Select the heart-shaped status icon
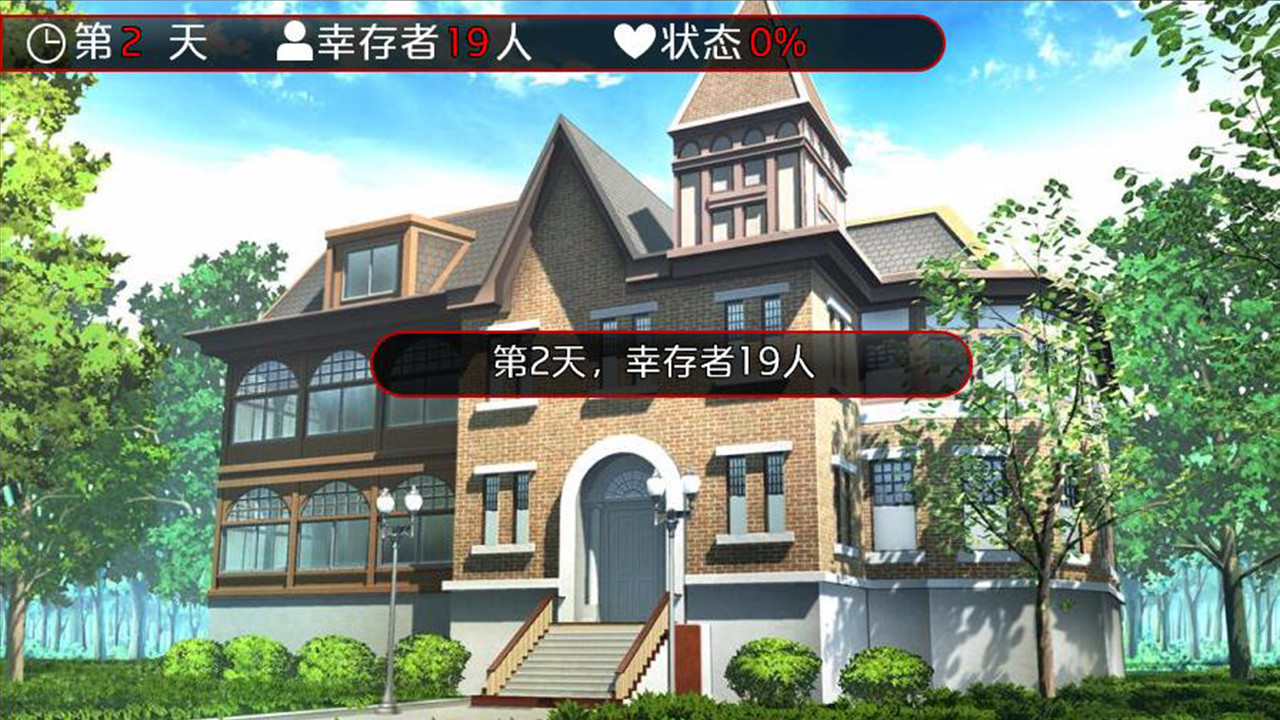This screenshot has width=1280, height=720. (636, 40)
